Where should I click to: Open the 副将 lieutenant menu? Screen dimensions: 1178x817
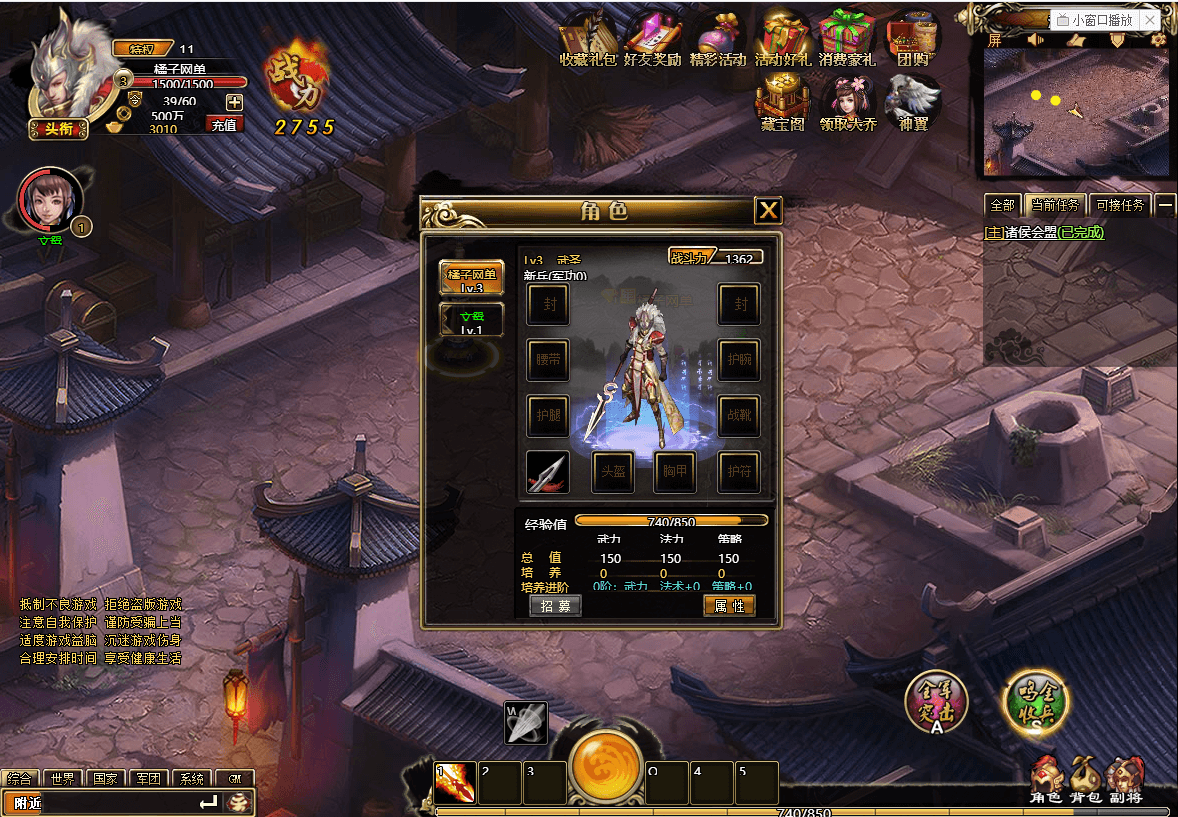1126,780
